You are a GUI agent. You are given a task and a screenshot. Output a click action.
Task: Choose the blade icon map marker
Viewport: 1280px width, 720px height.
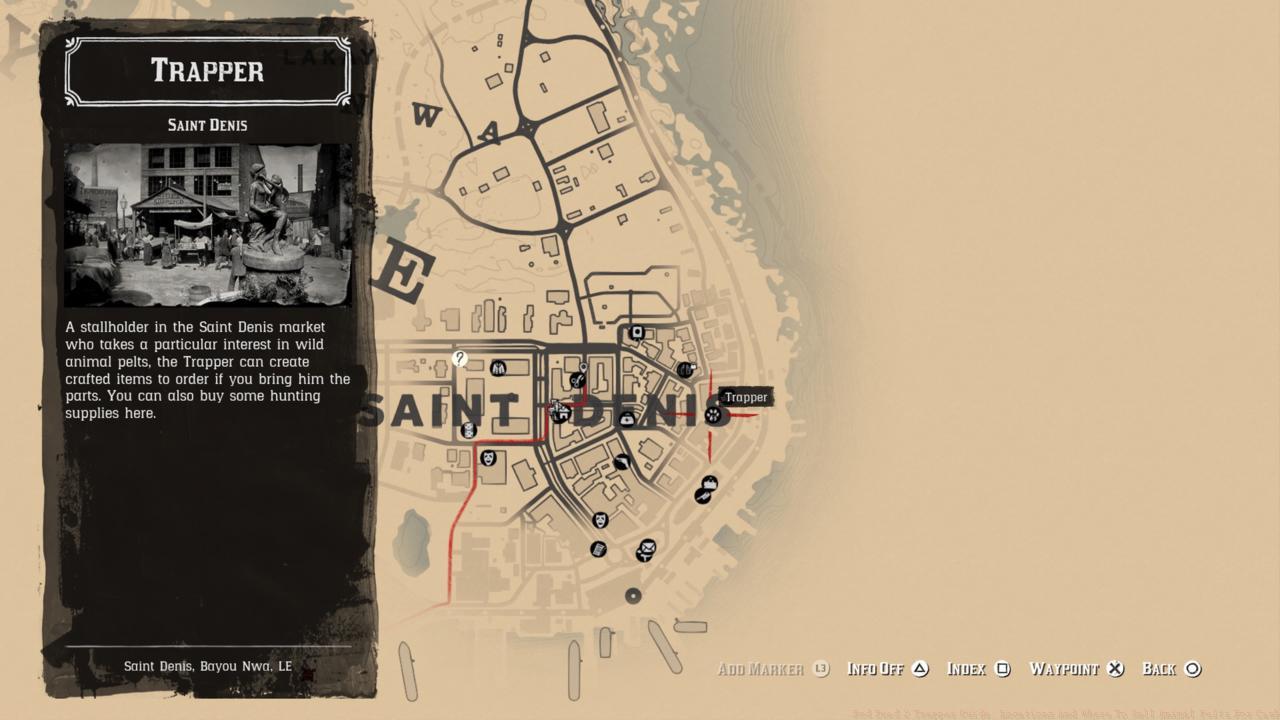click(622, 461)
